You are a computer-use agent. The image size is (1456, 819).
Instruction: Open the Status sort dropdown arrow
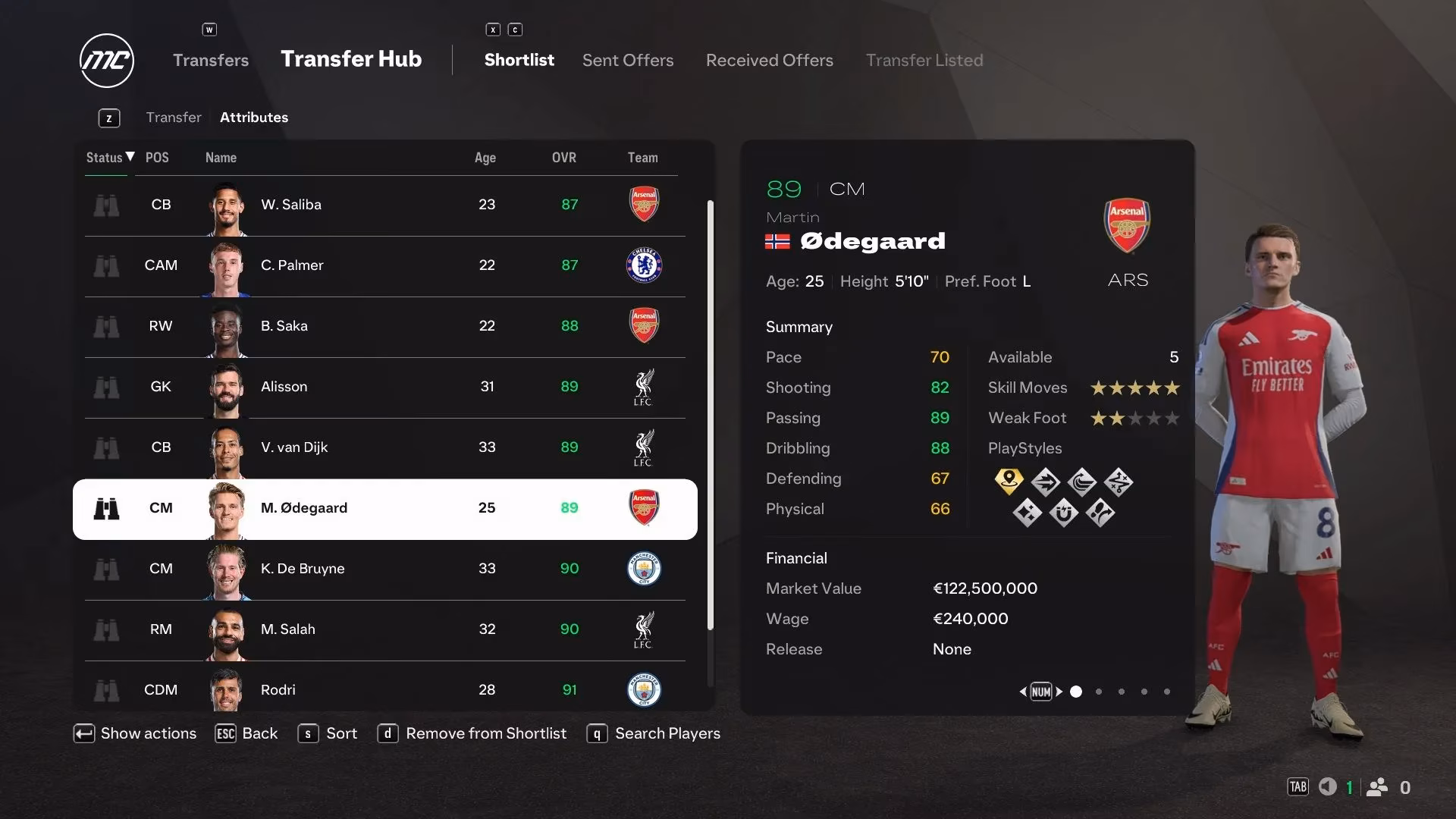(129, 158)
